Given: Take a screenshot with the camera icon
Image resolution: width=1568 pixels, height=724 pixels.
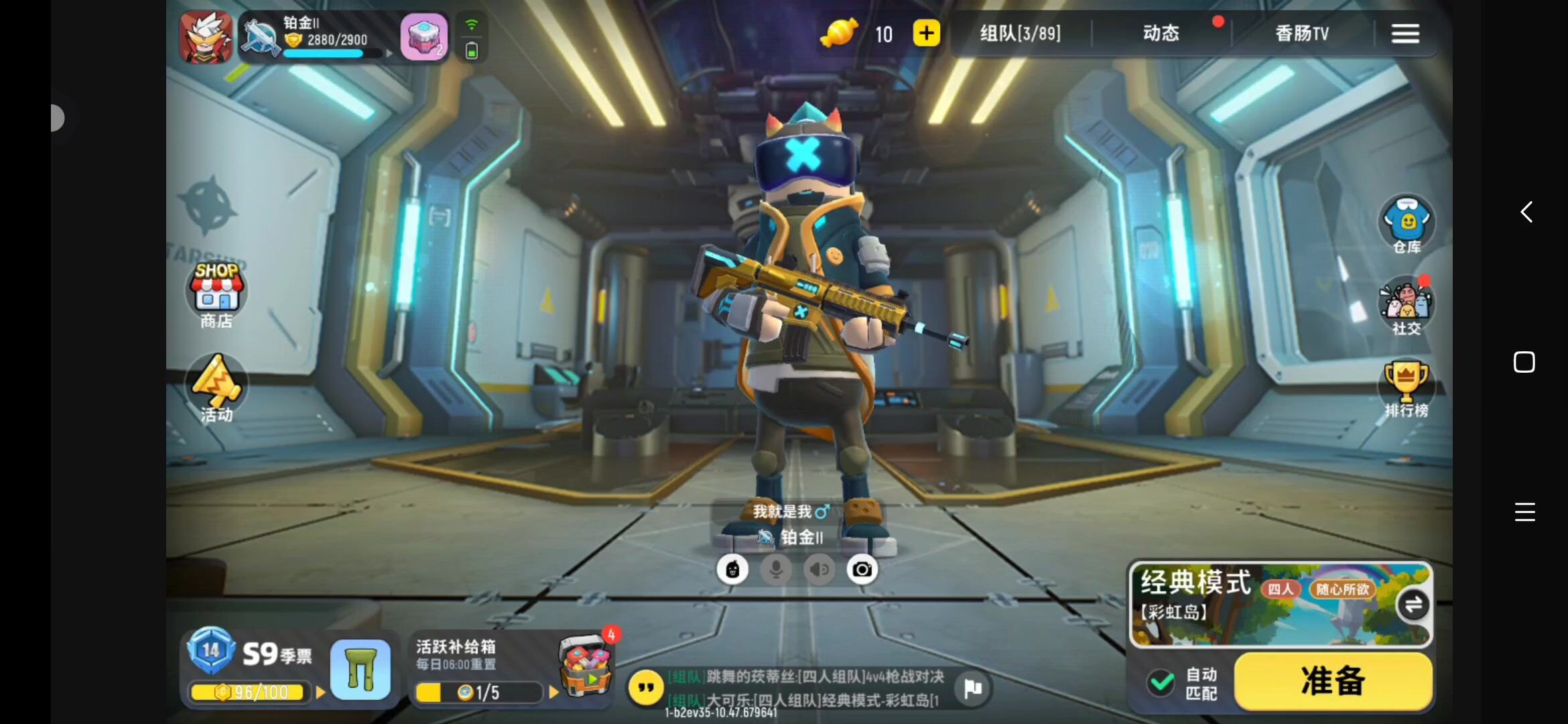Looking at the screenshot, I should (x=862, y=569).
